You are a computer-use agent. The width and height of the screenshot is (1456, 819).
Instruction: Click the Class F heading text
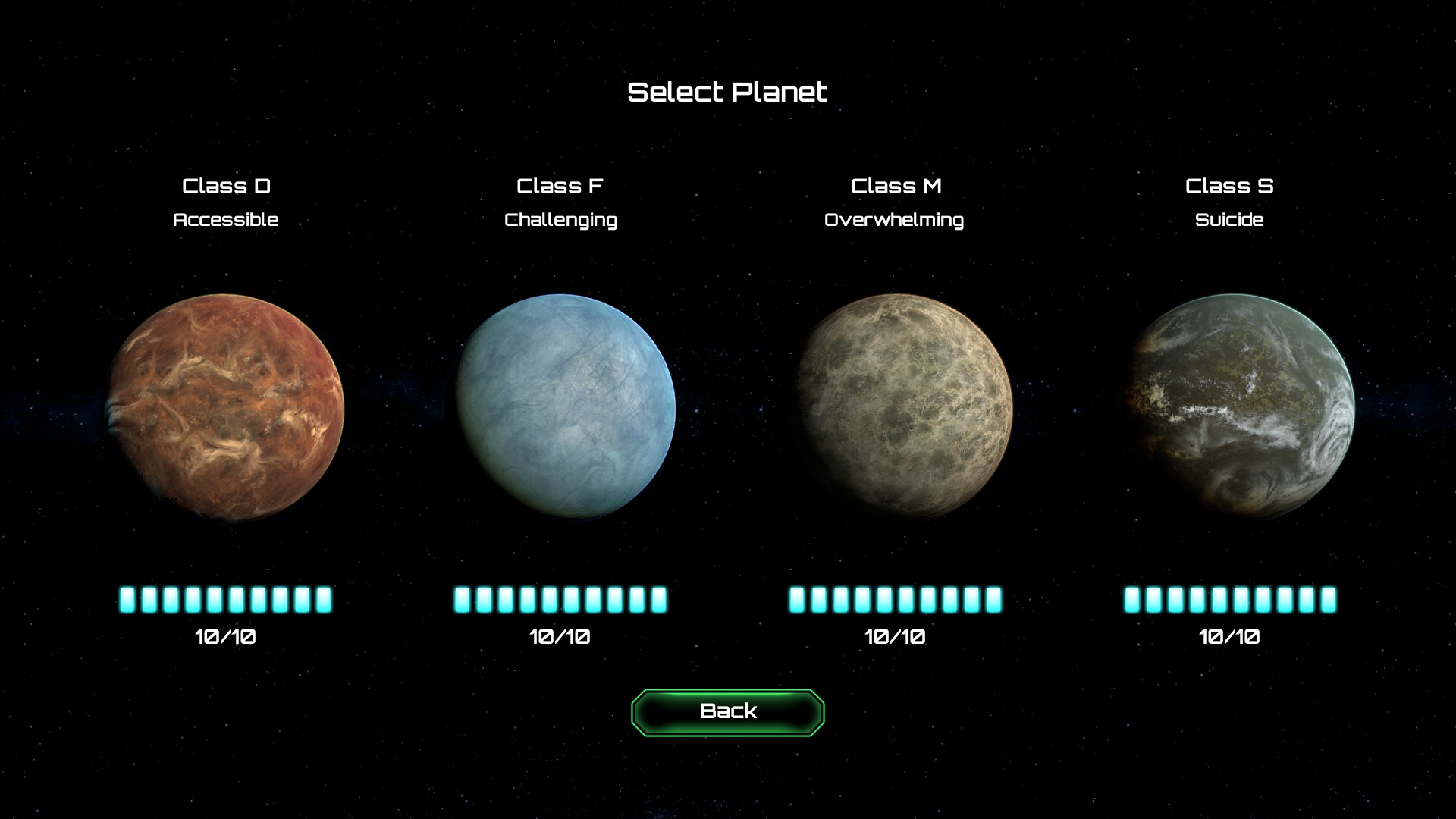point(560,186)
